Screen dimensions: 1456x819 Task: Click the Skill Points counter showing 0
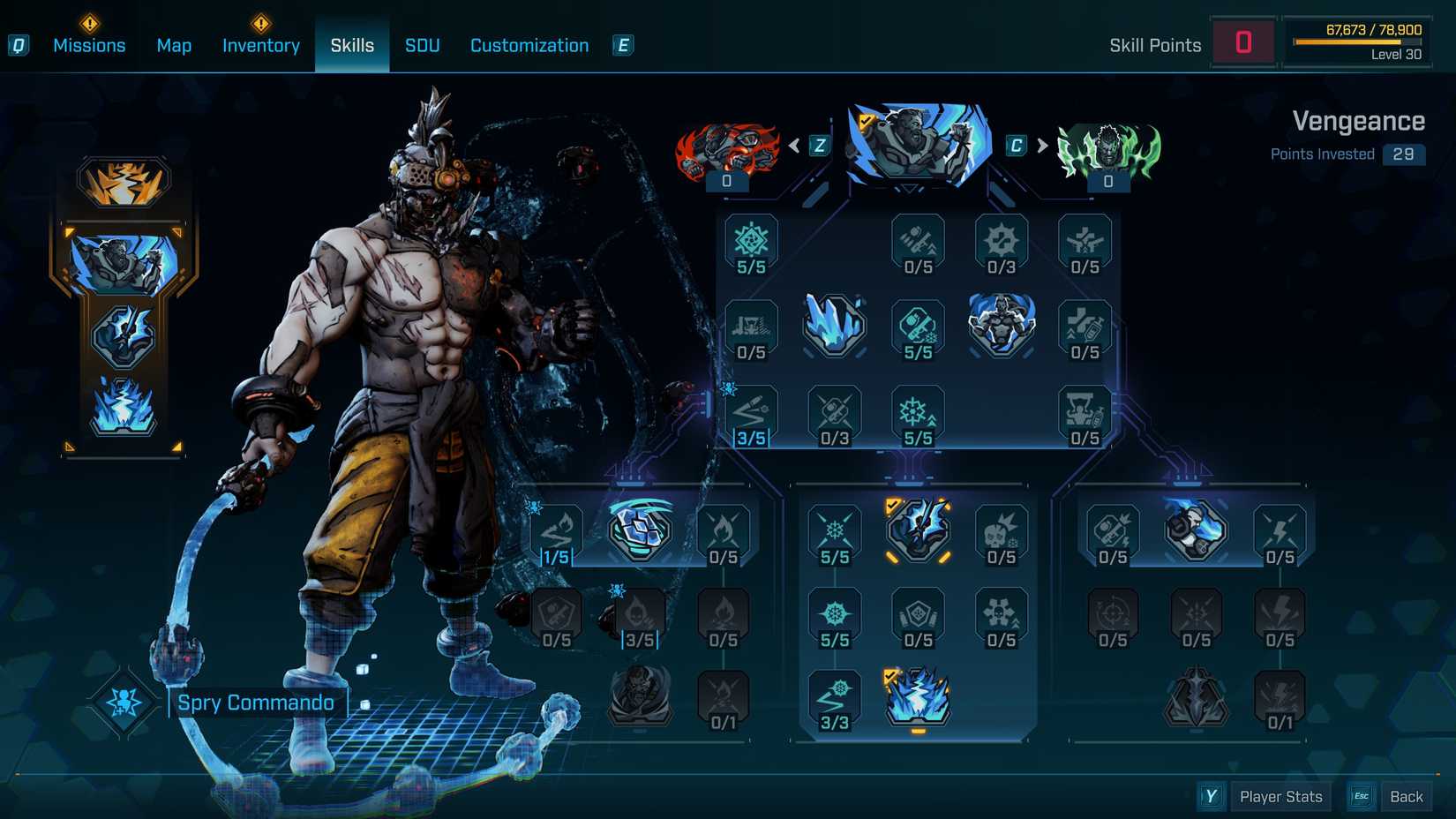click(1244, 41)
